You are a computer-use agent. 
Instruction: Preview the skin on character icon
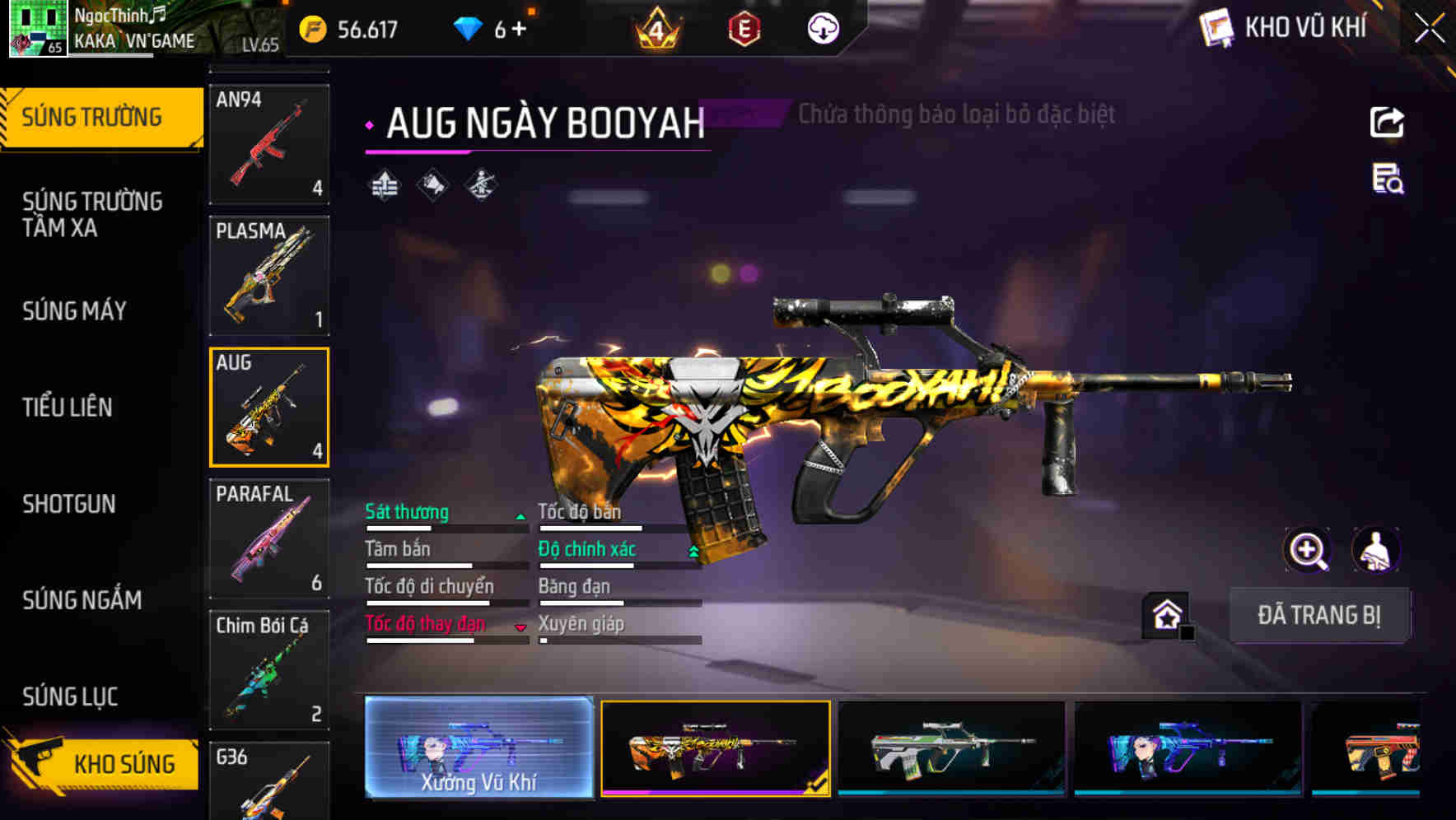tap(1376, 550)
